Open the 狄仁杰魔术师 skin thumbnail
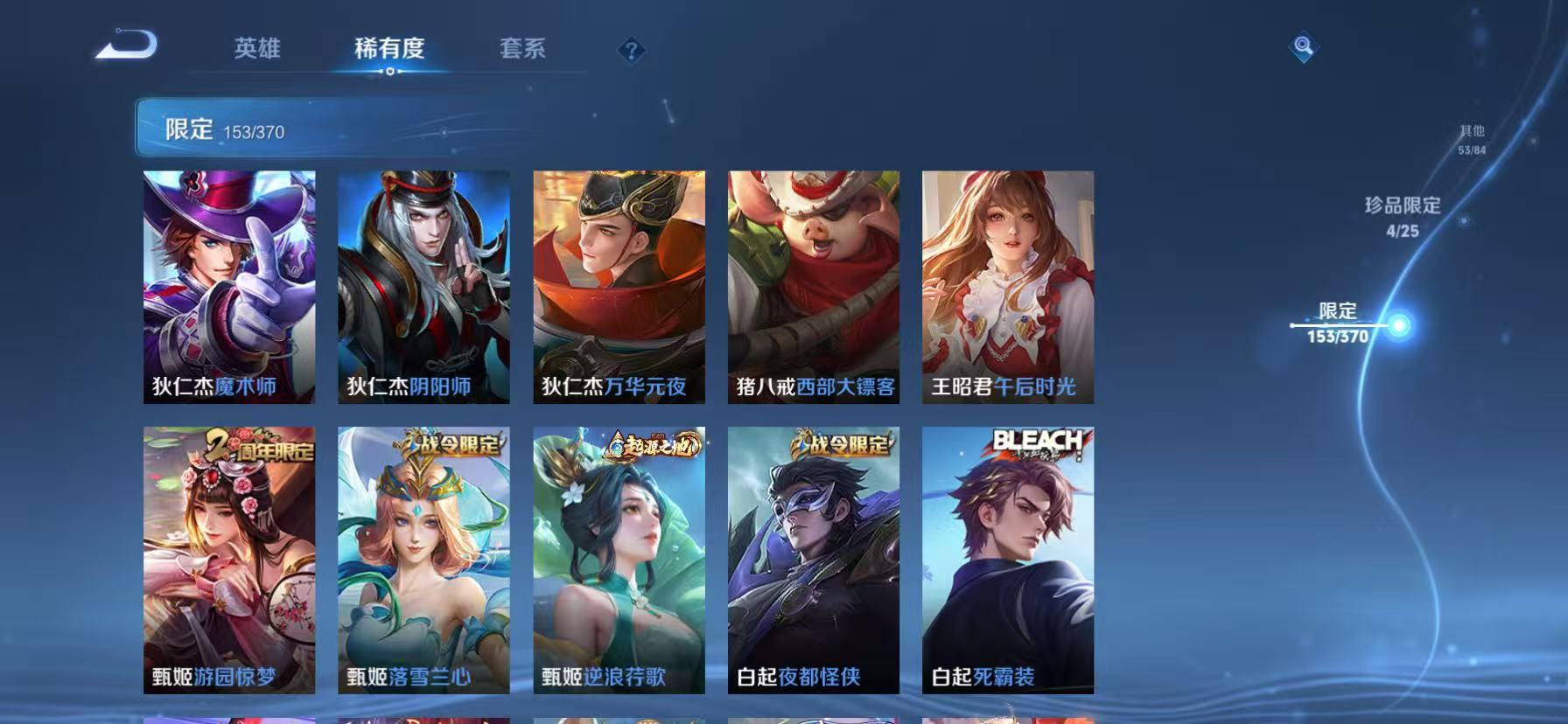 coord(229,287)
